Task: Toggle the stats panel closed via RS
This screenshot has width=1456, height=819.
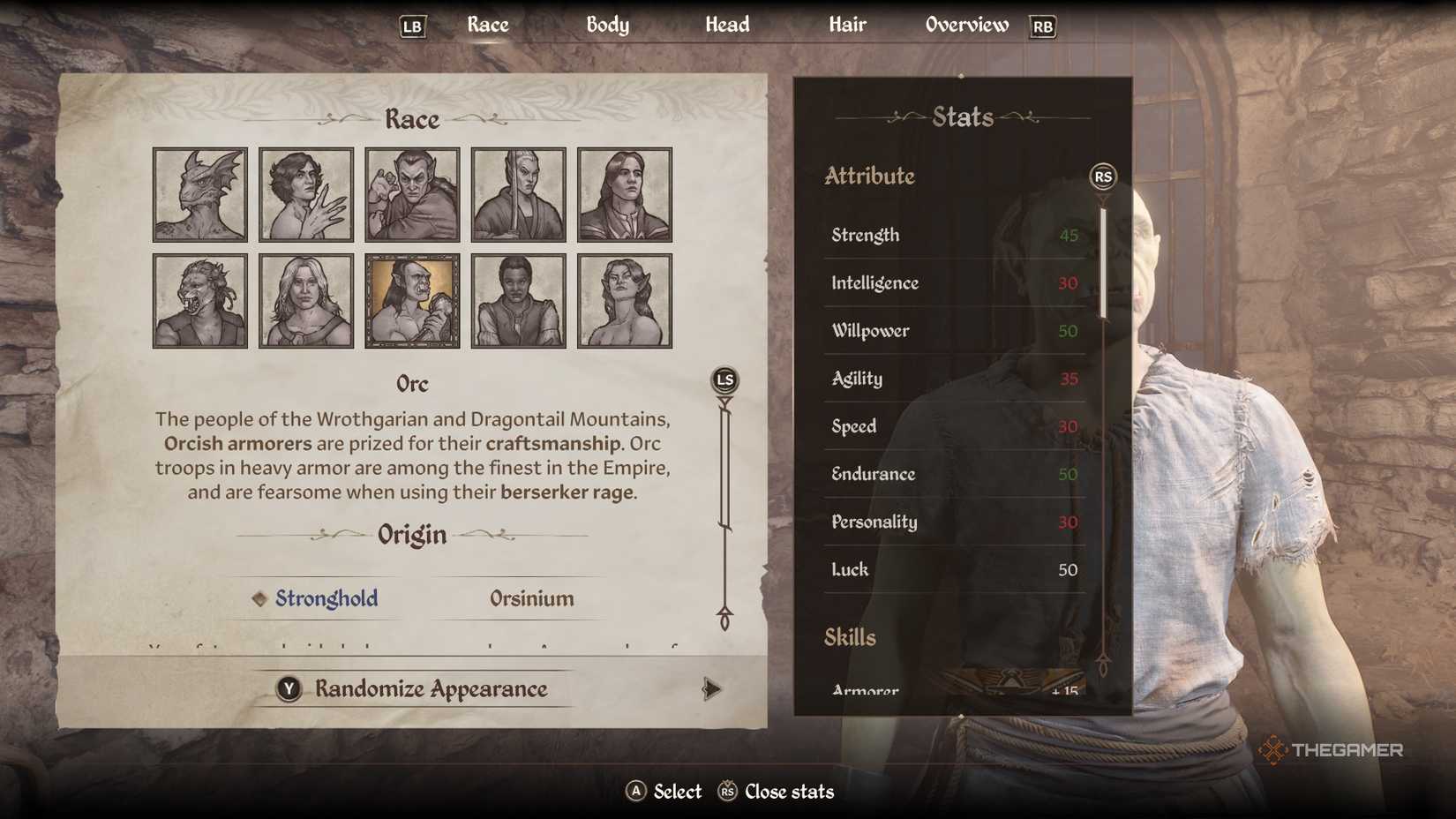Action: [x=1103, y=177]
